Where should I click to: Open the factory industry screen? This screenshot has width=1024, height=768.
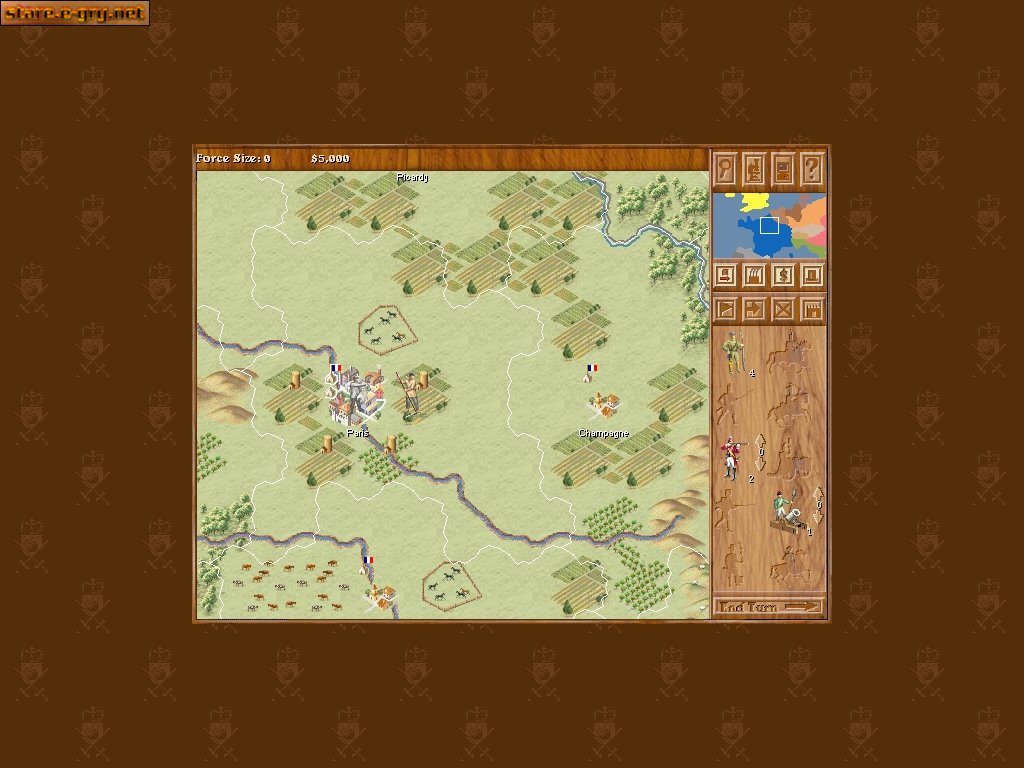pyautogui.click(x=755, y=274)
